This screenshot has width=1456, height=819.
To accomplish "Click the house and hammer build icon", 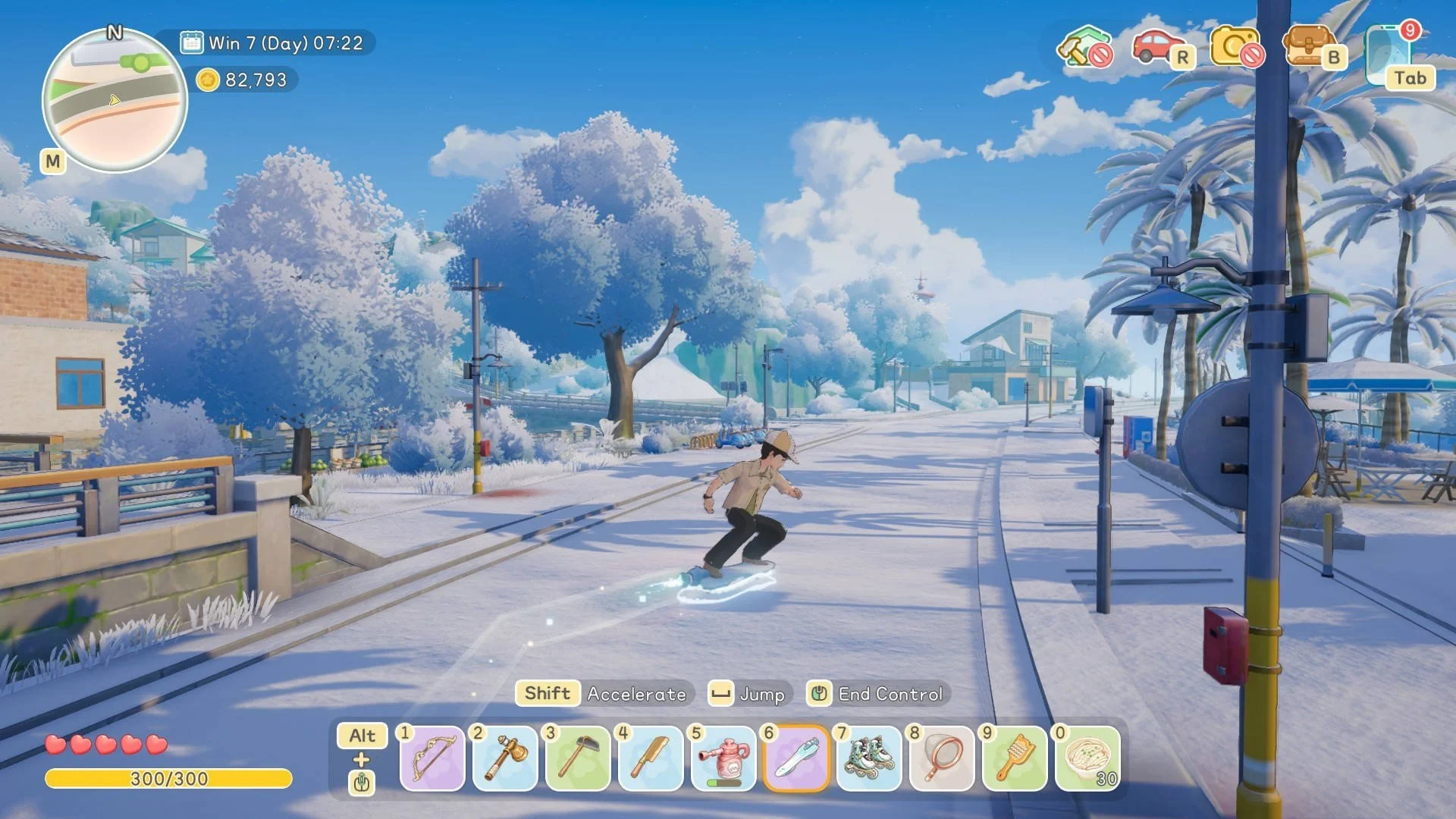I will click(1083, 47).
